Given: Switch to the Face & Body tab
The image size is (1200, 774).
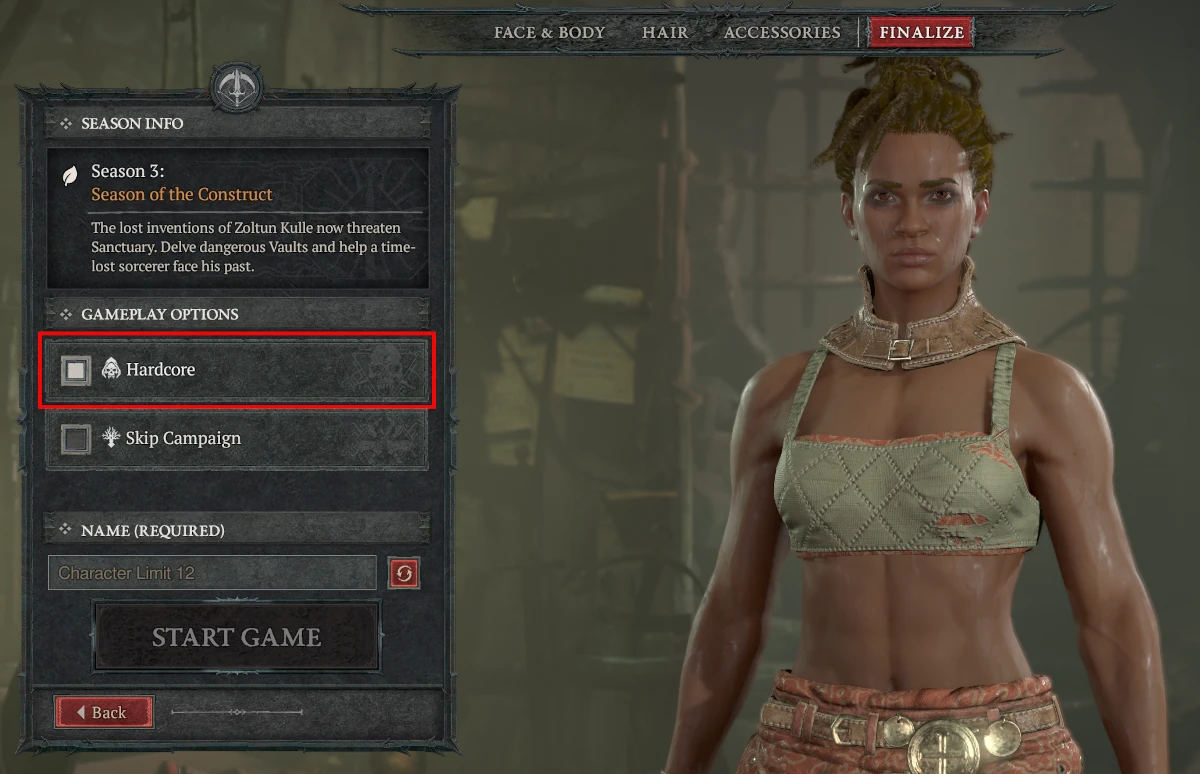Looking at the screenshot, I should 549,32.
